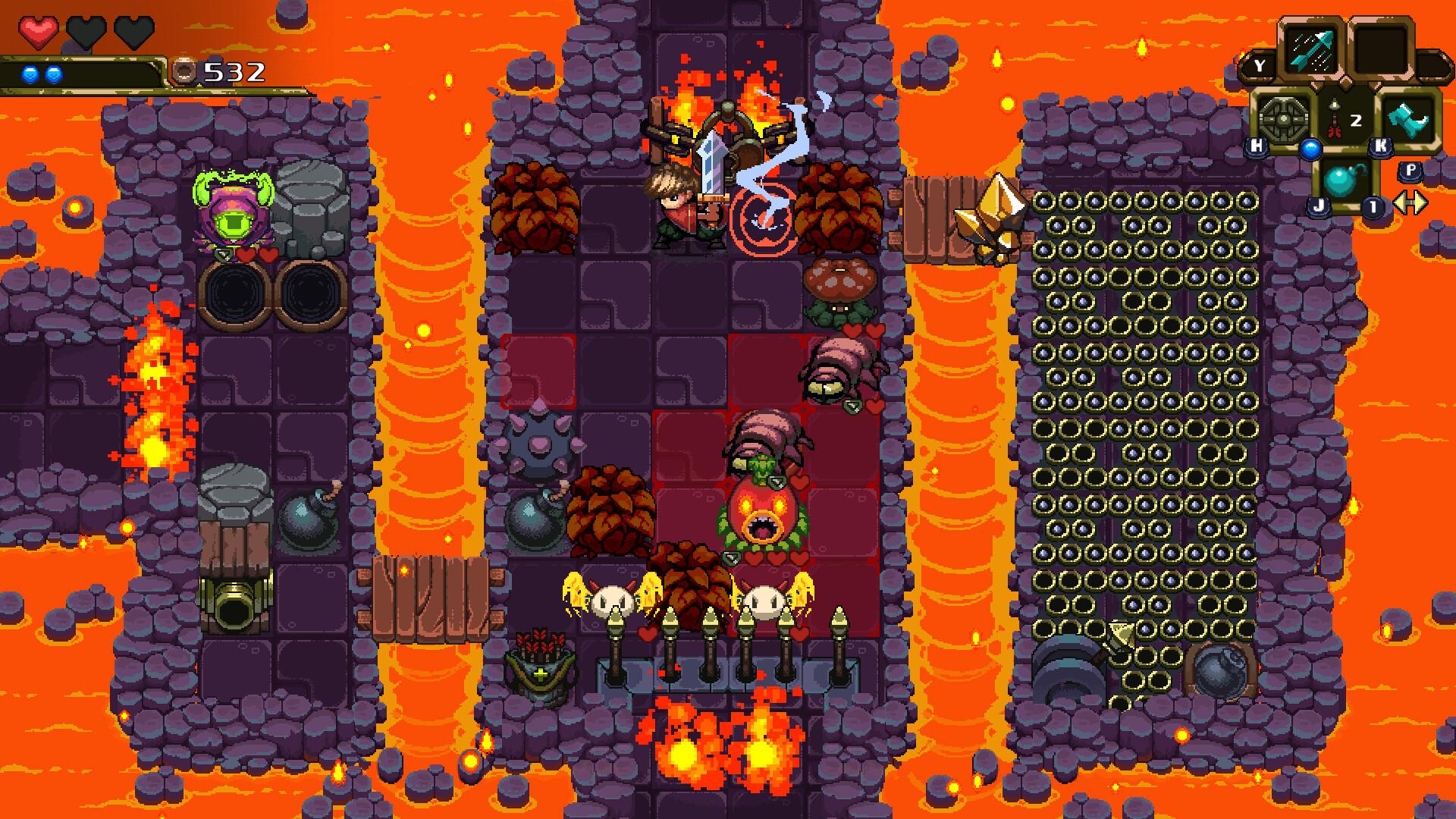This screenshot has width=1456, height=819.
Task: Toggle item switching with the double-arrow icon
Action: click(1412, 203)
